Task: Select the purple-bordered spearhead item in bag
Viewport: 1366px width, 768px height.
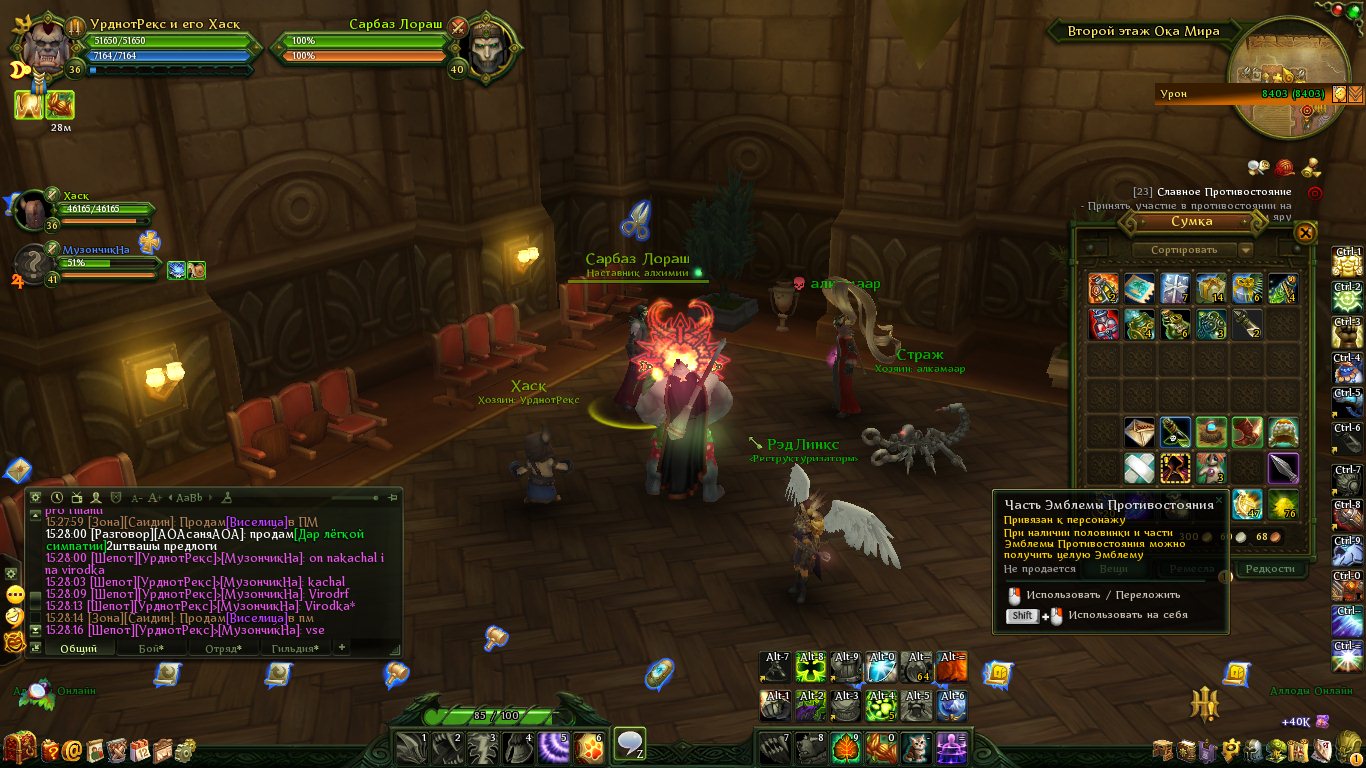Action: click(1283, 467)
